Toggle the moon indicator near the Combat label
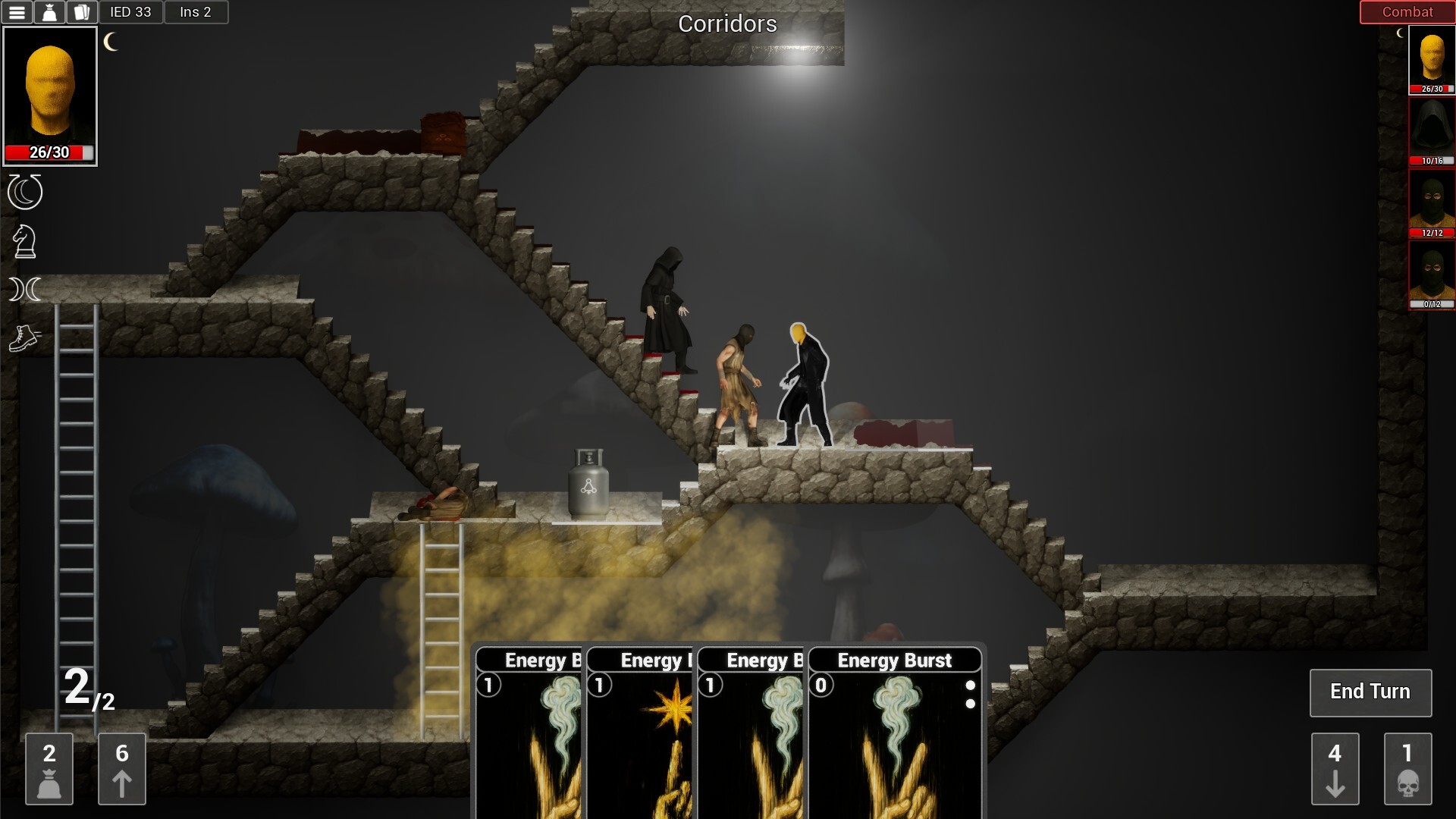The height and width of the screenshot is (819, 1456). pos(1401,33)
